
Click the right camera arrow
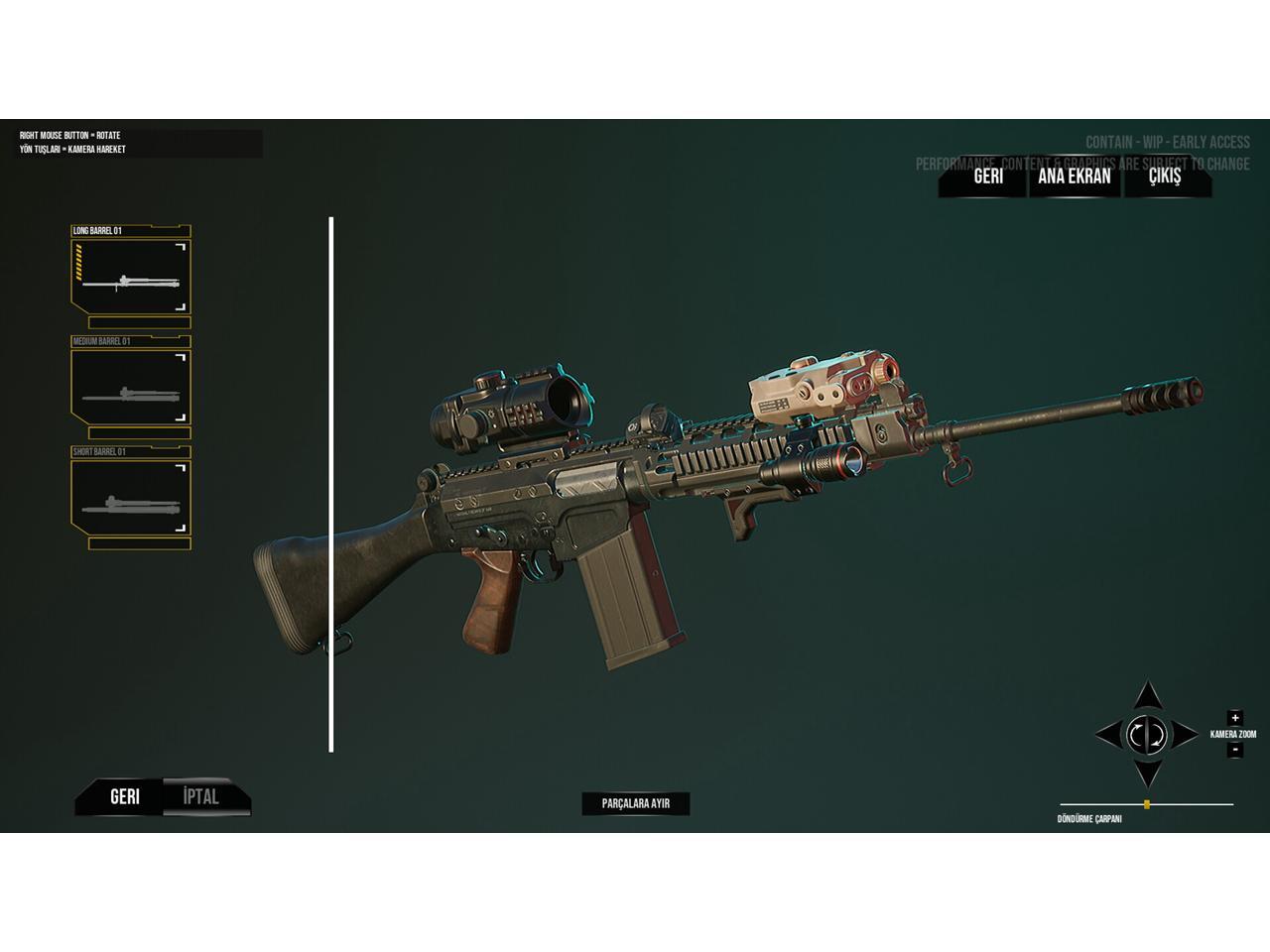click(1187, 735)
